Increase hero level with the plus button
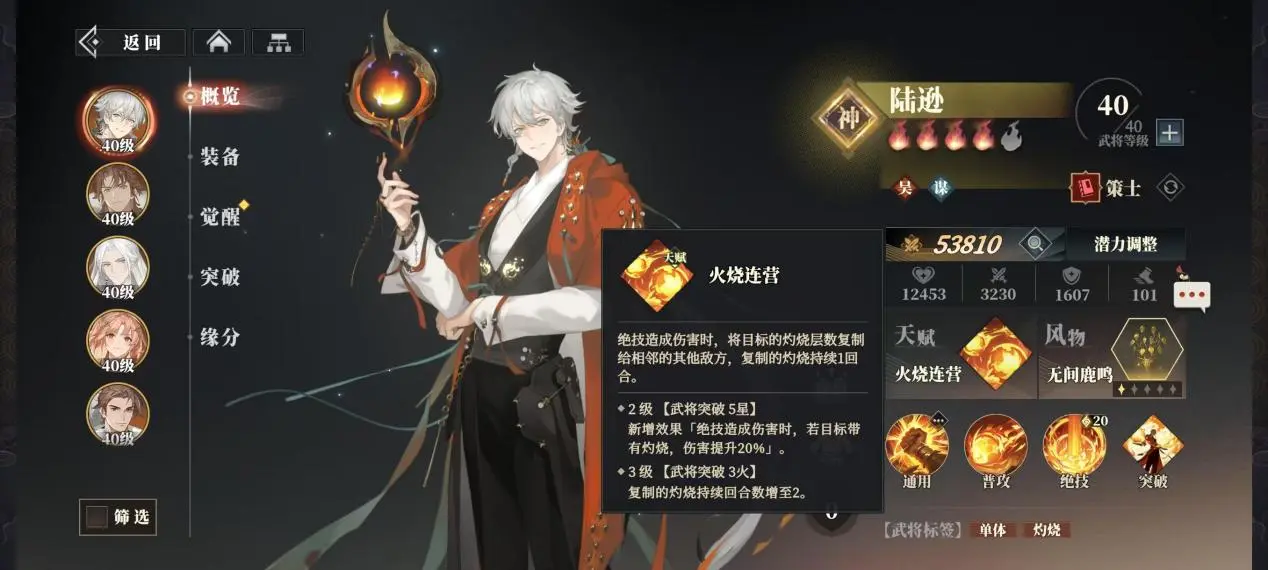1268x570 pixels. 1169,132
